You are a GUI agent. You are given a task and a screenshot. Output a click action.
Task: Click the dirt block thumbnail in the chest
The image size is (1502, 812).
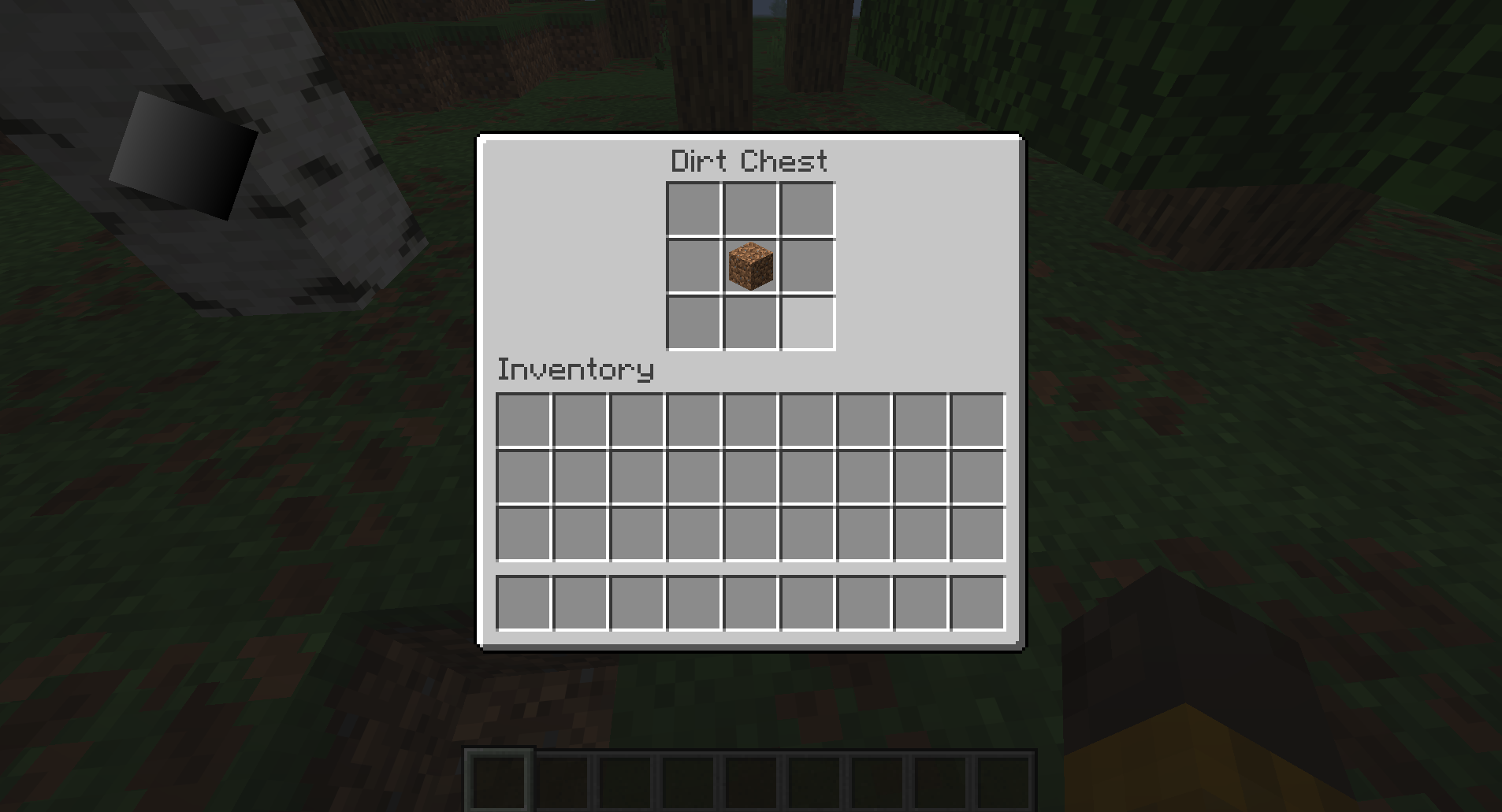pos(749,265)
